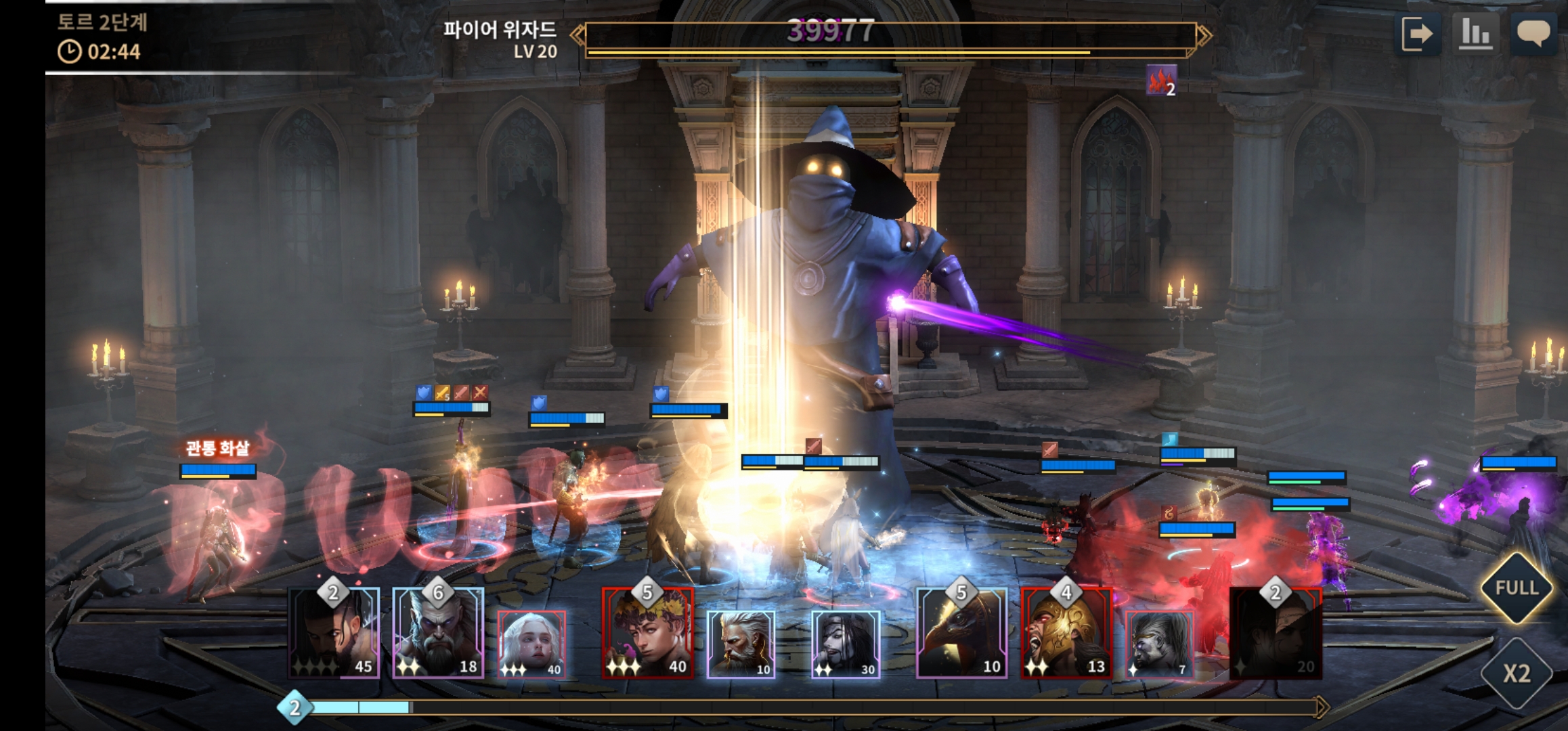The height and width of the screenshot is (731, 1568).
Task: Pick the leaf-crowned youth hero card
Action: tap(647, 633)
